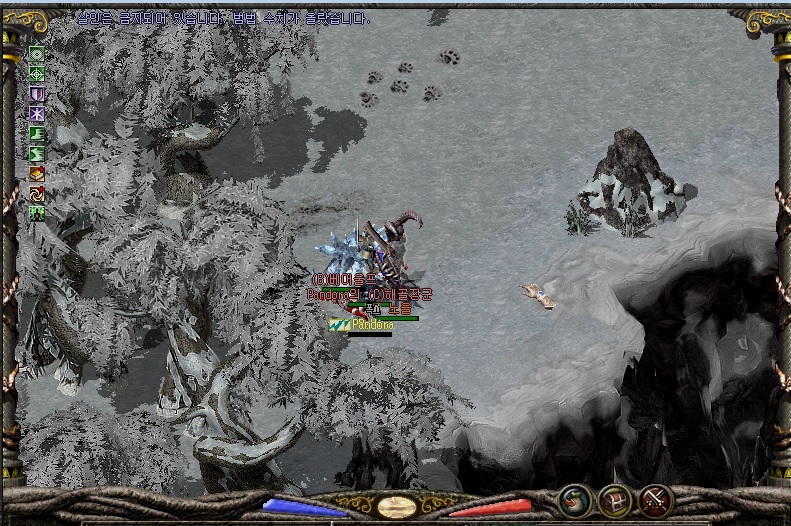Select the green crosshair target icon
This screenshot has height=526, width=791.
pyautogui.click(x=37, y=73)
